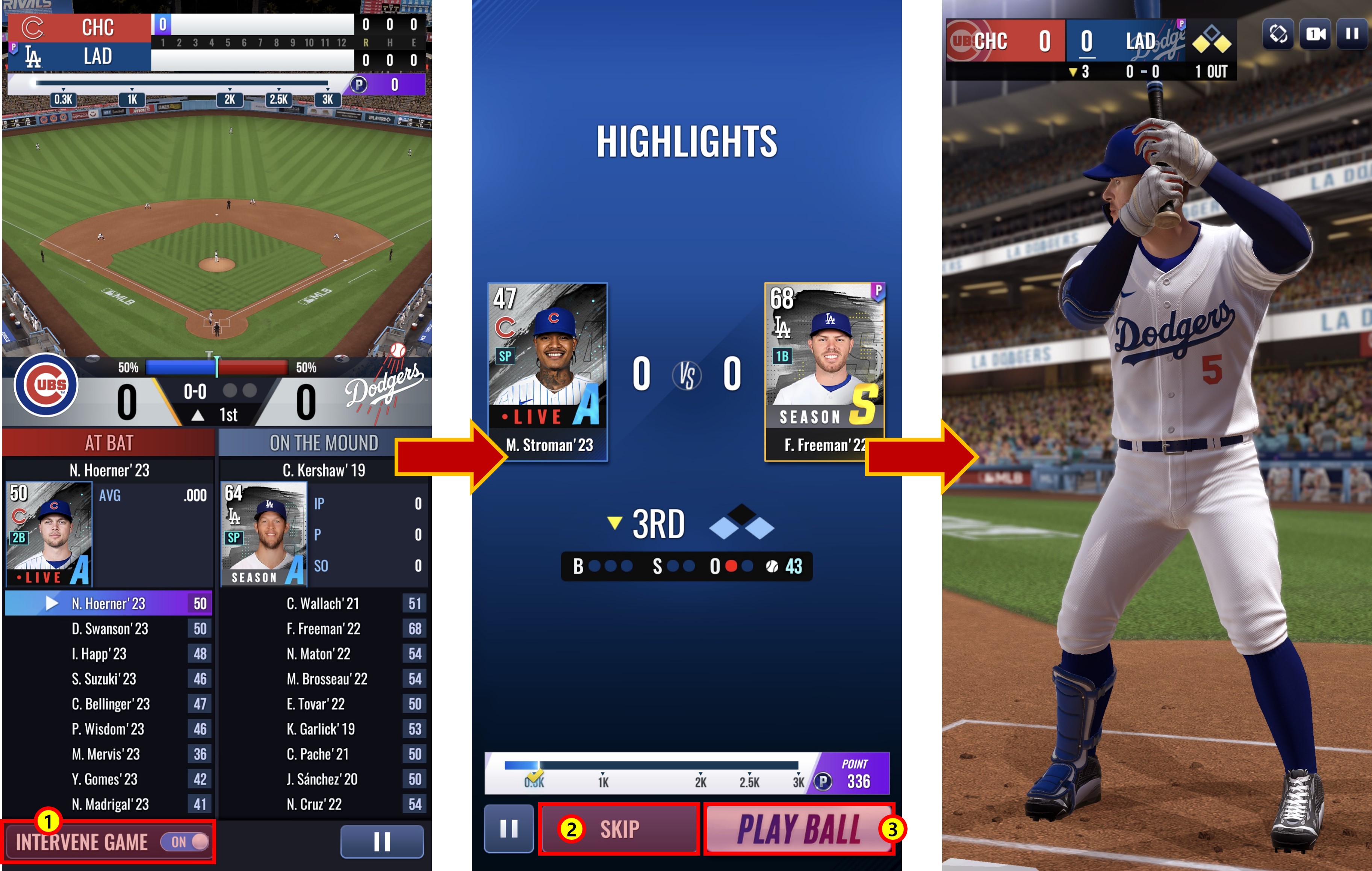
Task: Tap the PLAY BALL button
Action: pos(798,829)
